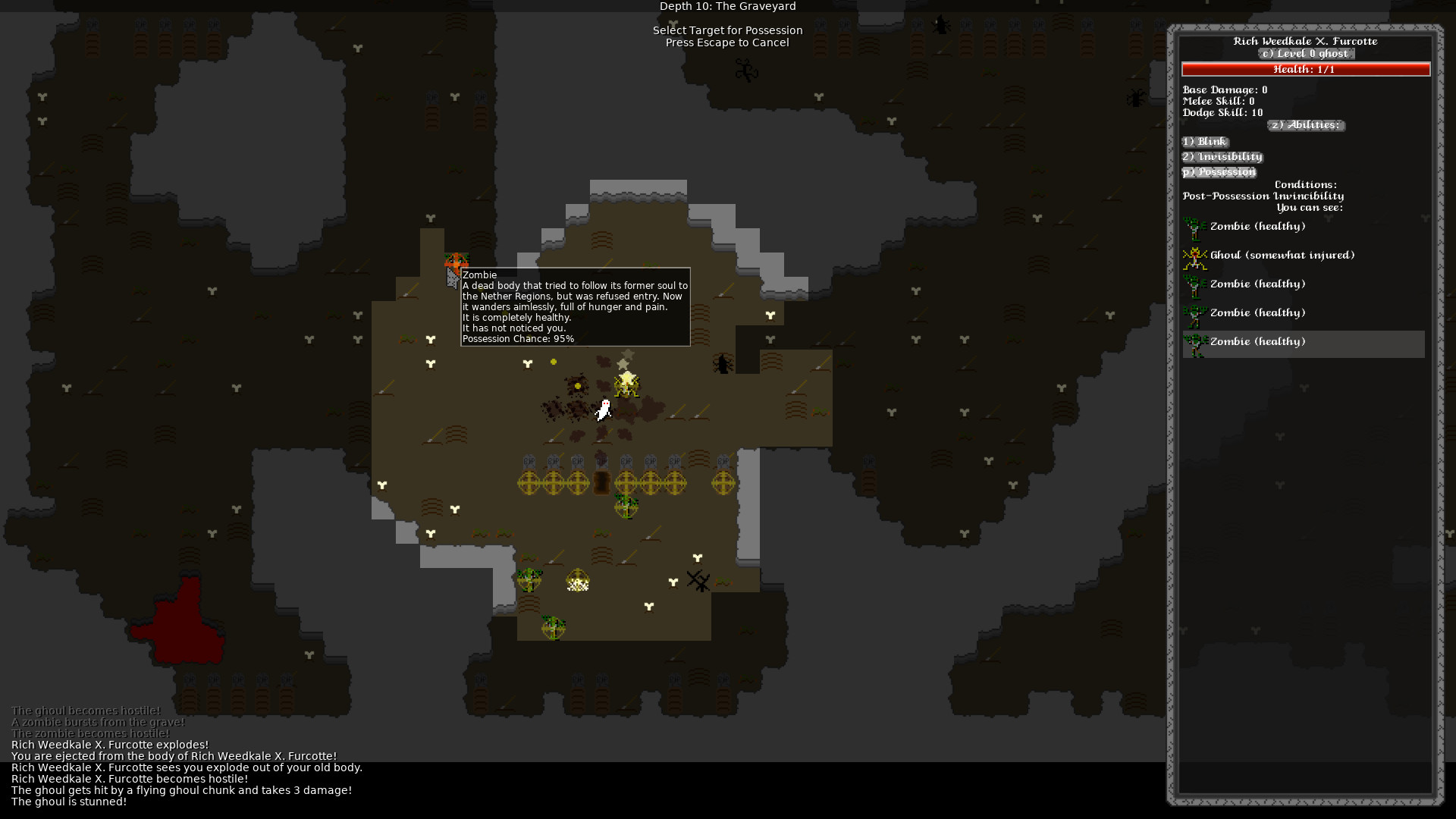Activate the Blink ability
Screen dimensions: 1456x819
click(1205, 141)
